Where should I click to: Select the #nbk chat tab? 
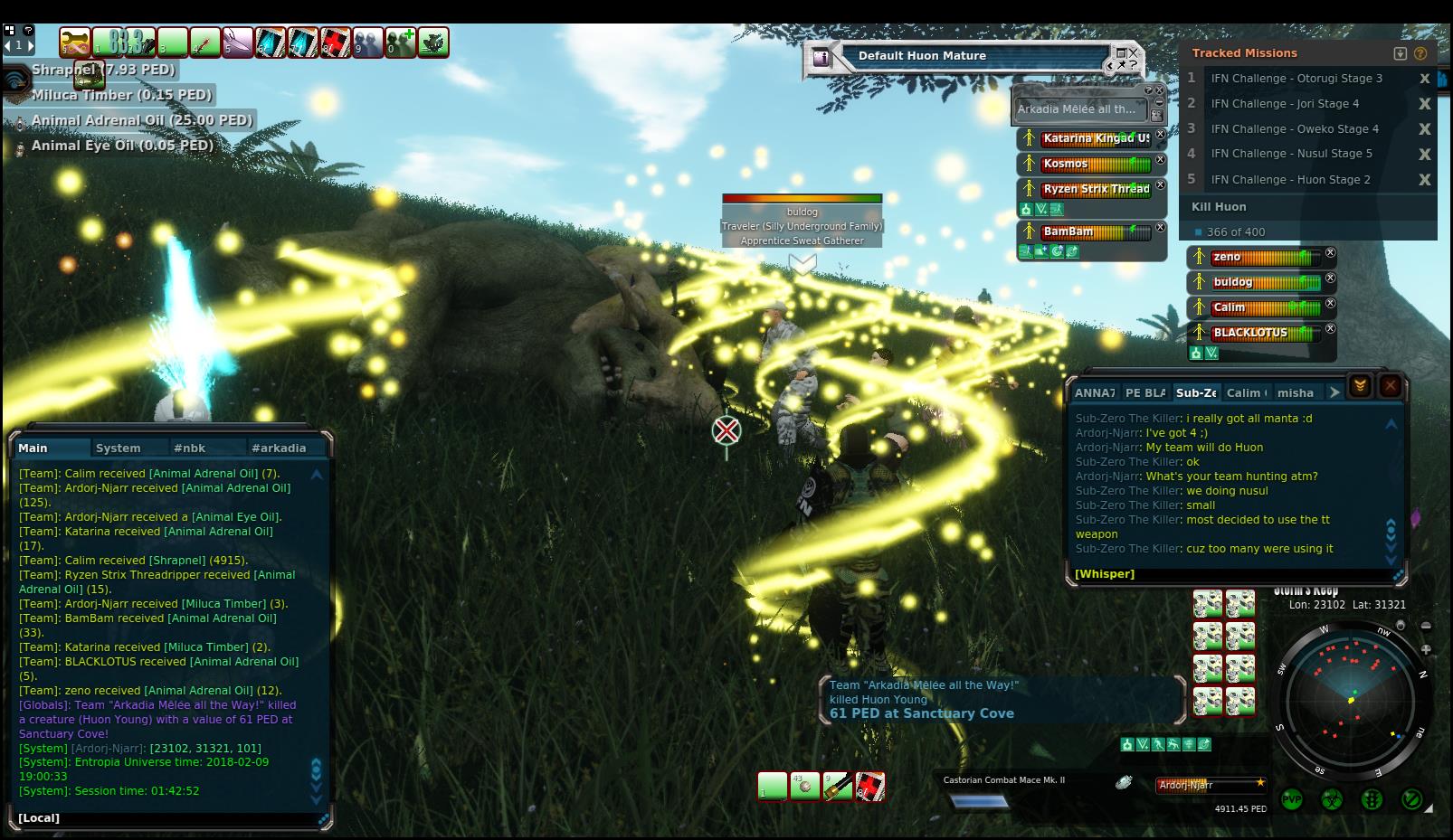tap(190, 448)
